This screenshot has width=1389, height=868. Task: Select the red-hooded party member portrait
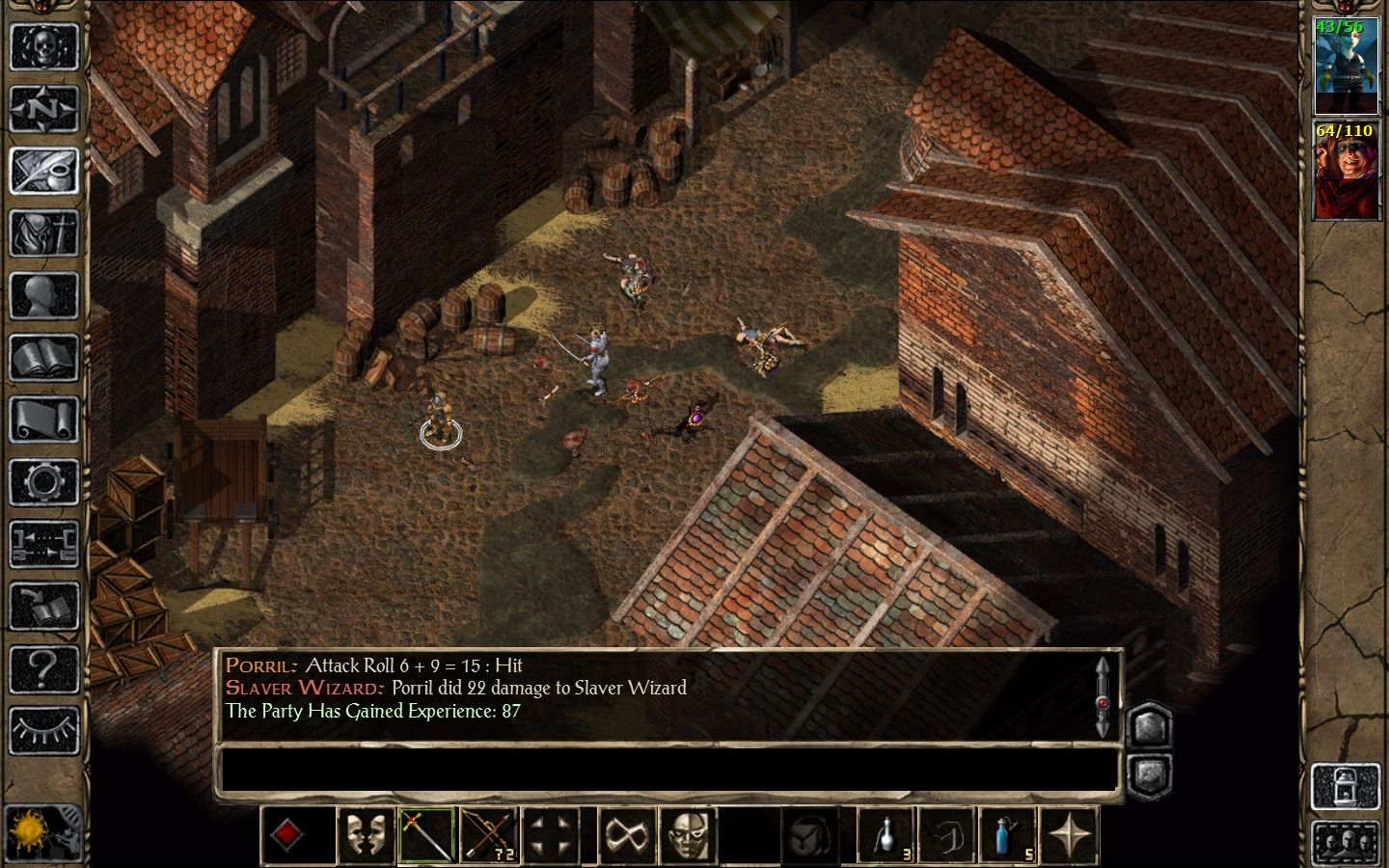pos(1346,172)
